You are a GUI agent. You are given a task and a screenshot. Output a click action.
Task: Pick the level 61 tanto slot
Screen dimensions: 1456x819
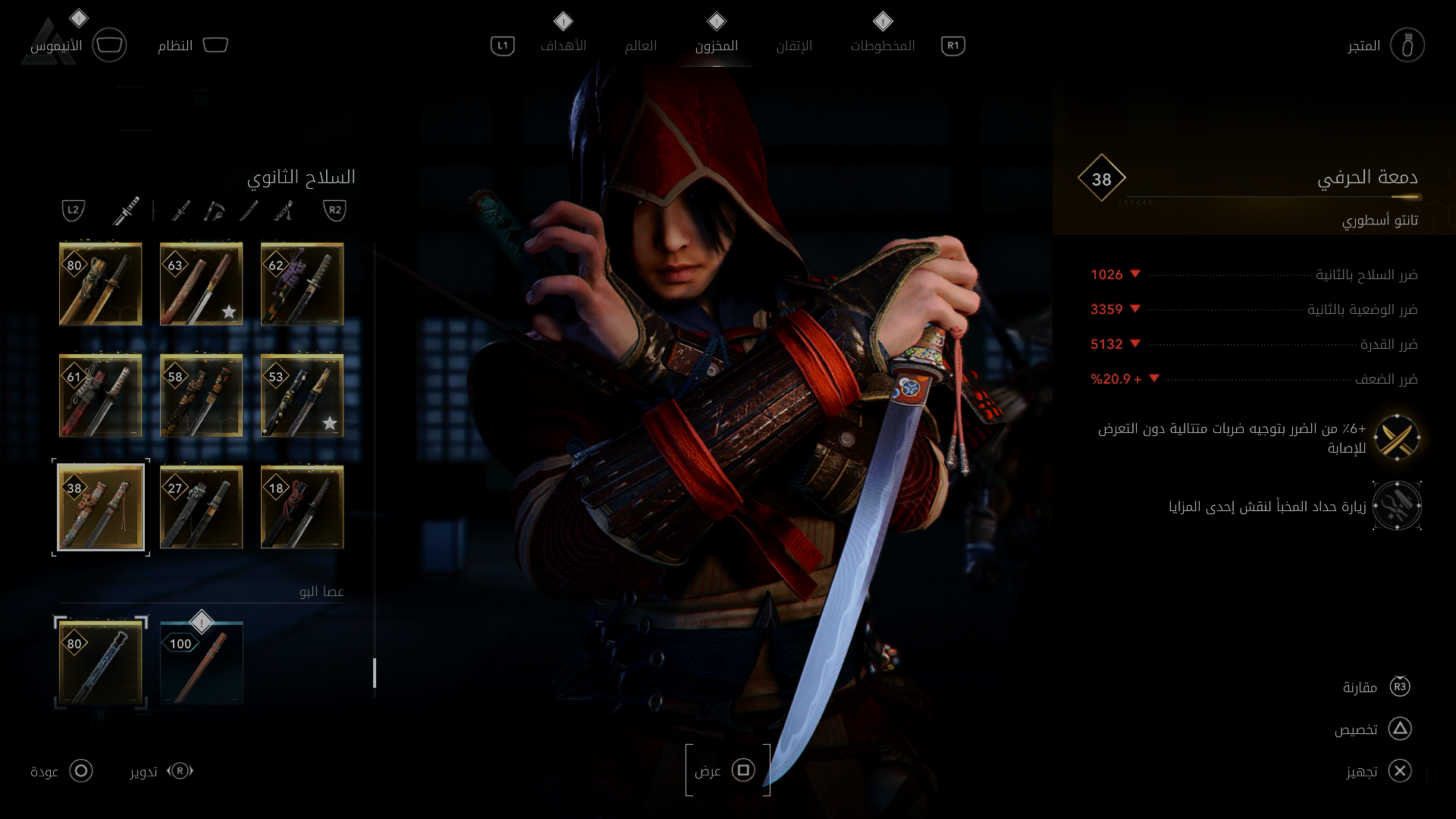tap(101, 396)
